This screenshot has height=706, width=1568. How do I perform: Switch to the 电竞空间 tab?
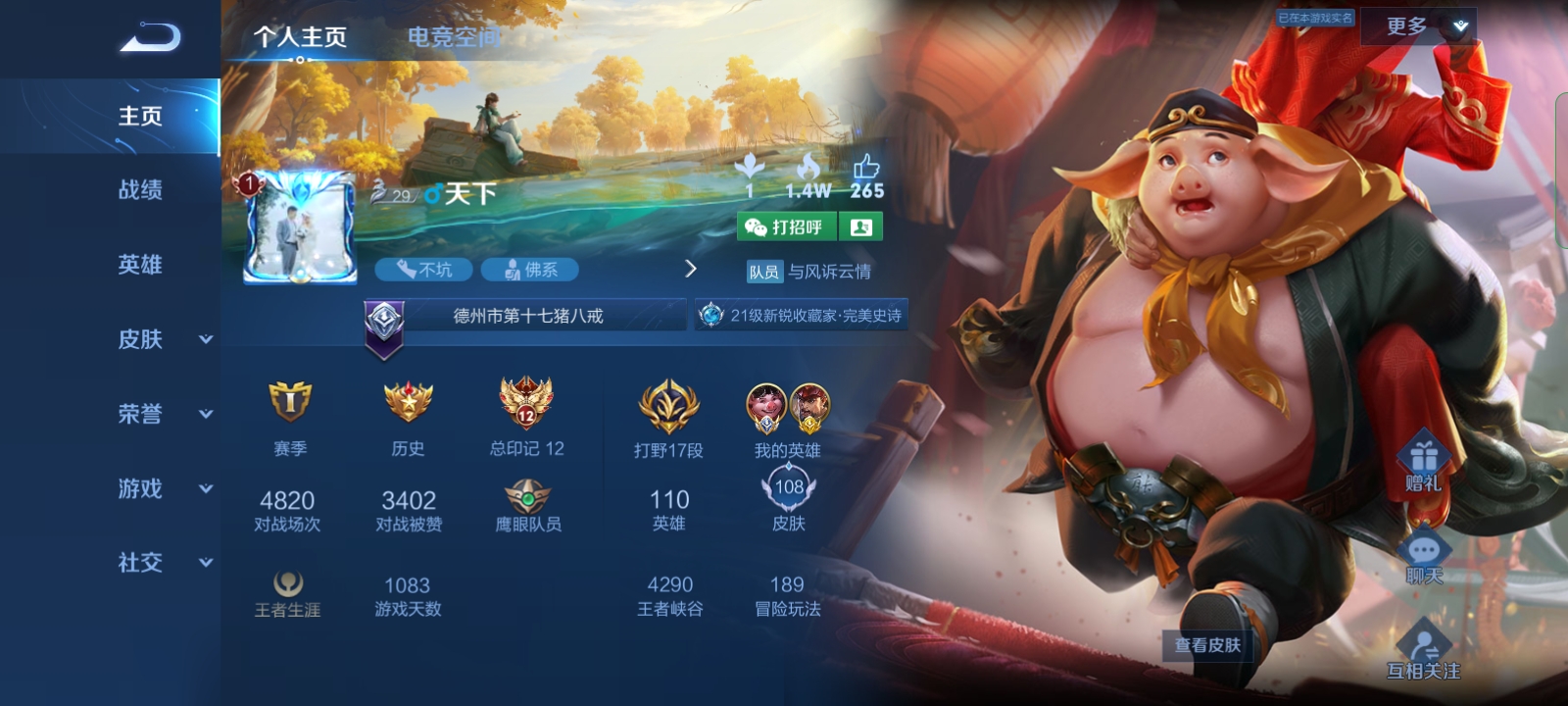(x=451, y=36)
